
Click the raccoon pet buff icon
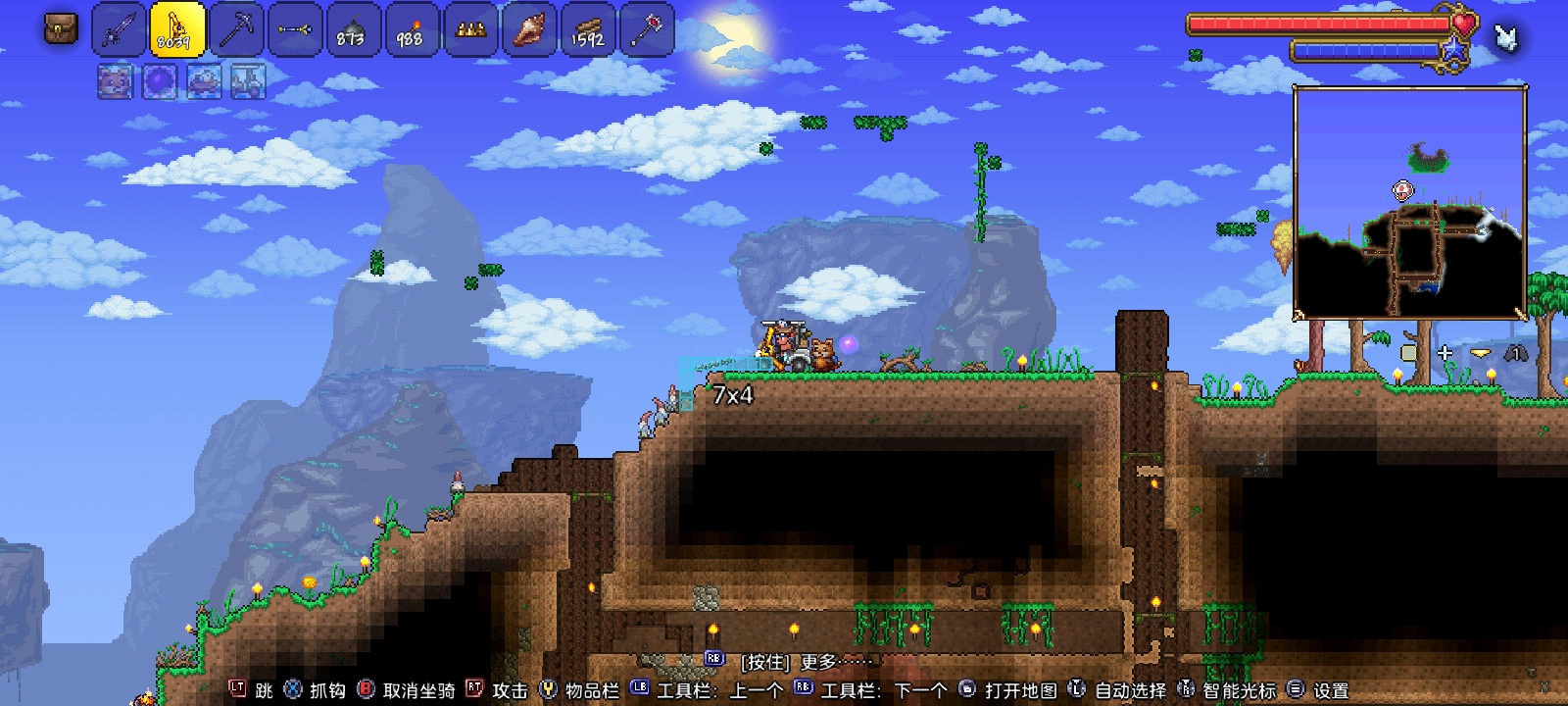point(115,82)
